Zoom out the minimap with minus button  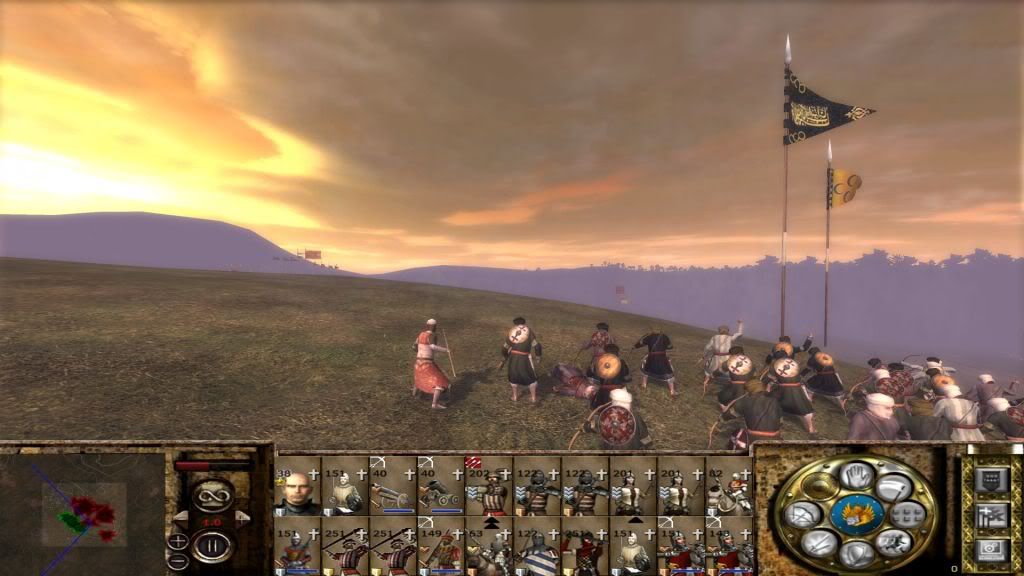coord(178,561)
